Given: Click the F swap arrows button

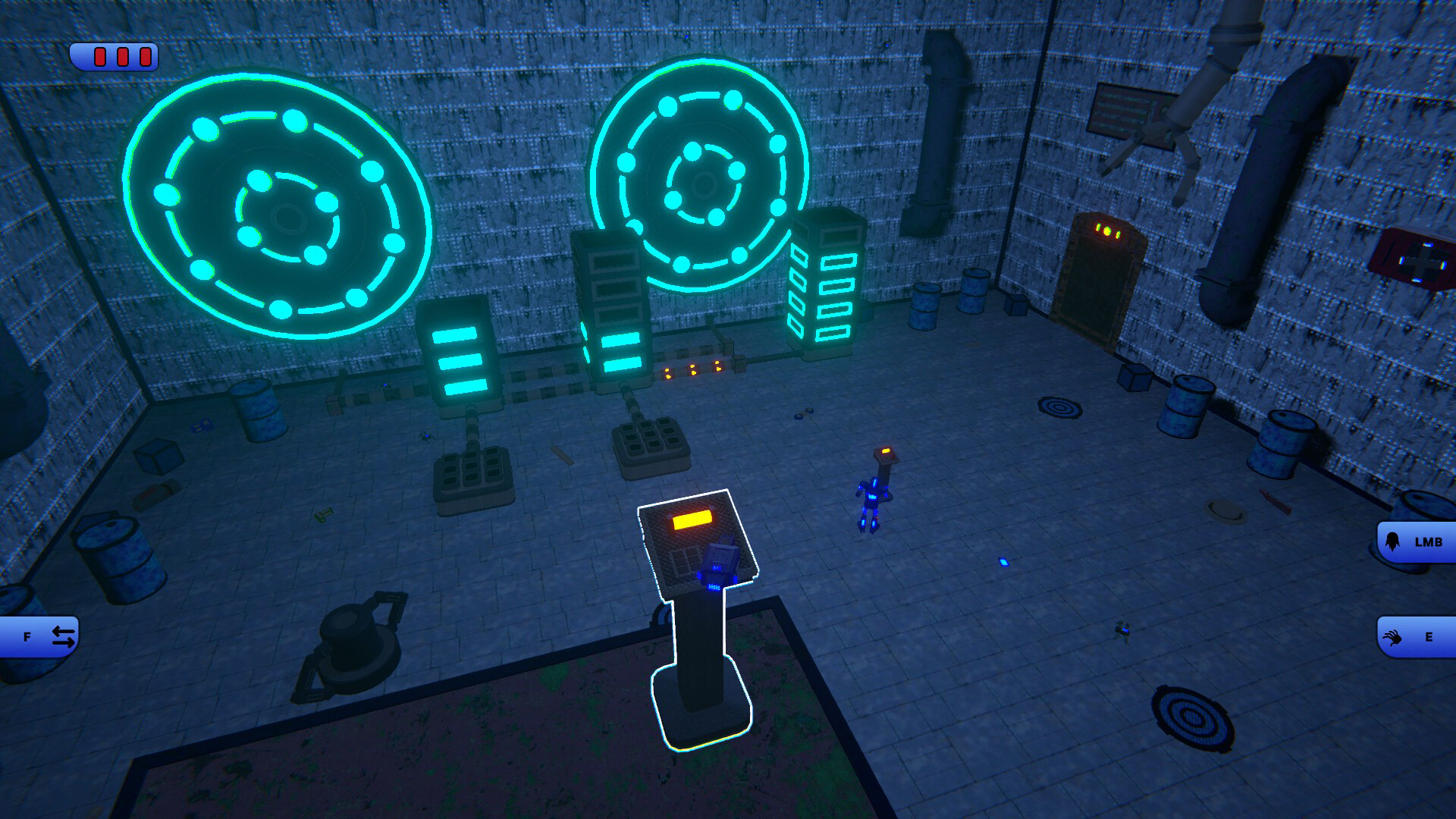Looking at the screenshot, I should [x=42, y=635].
